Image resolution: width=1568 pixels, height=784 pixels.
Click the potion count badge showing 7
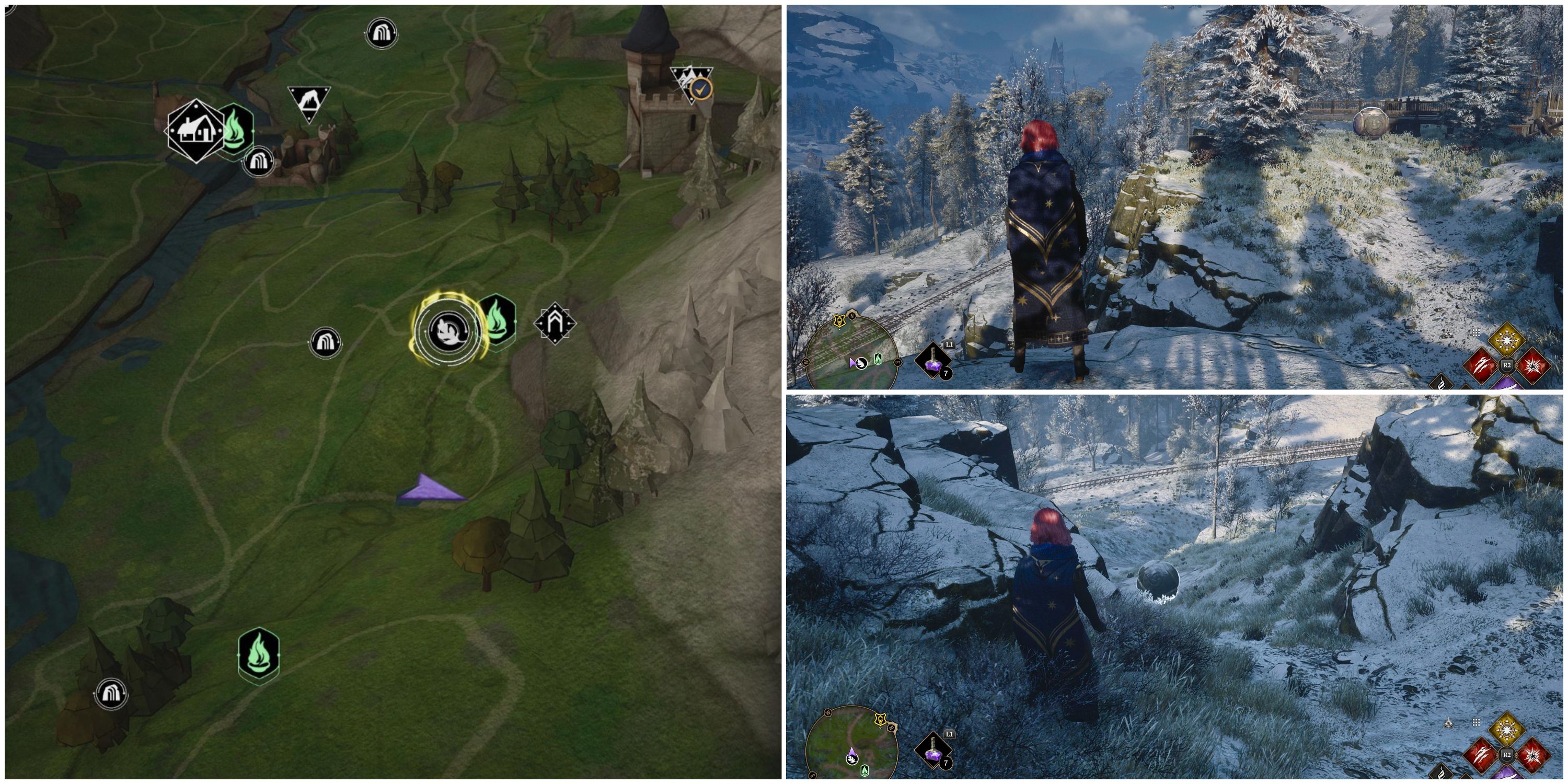(x=946, y=374)
